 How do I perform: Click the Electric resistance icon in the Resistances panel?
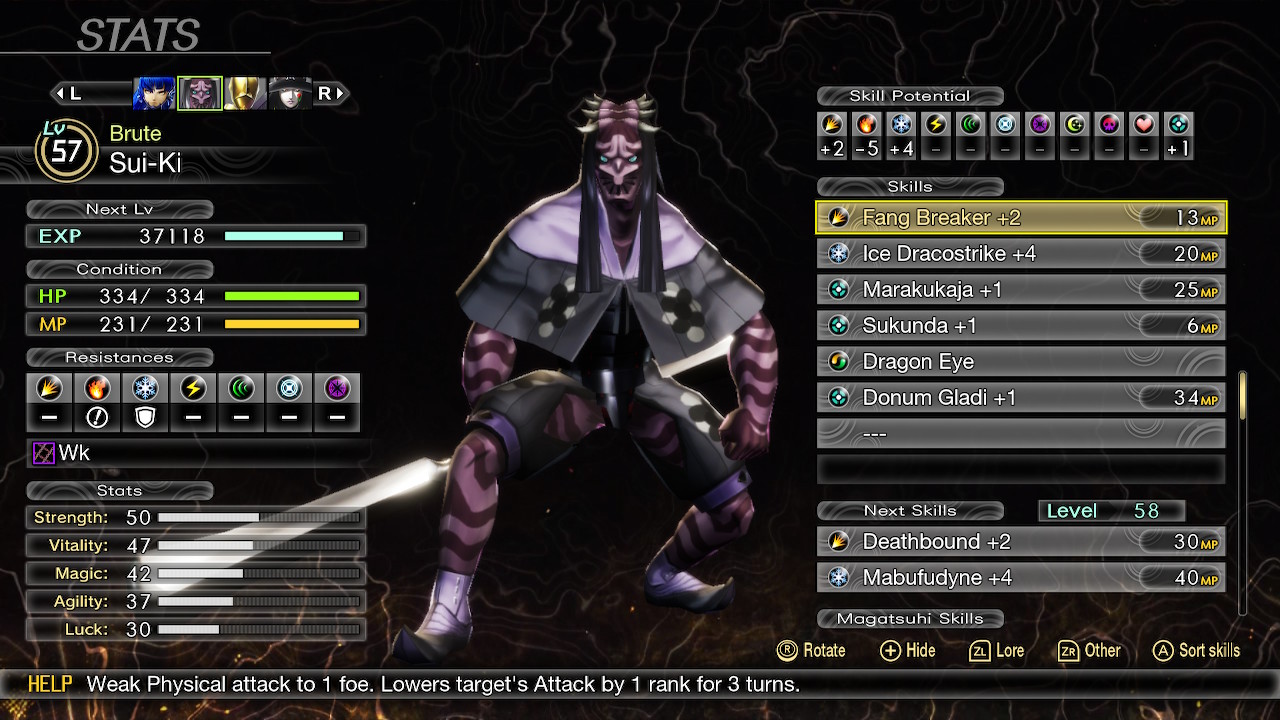click(x=193, y=390)
